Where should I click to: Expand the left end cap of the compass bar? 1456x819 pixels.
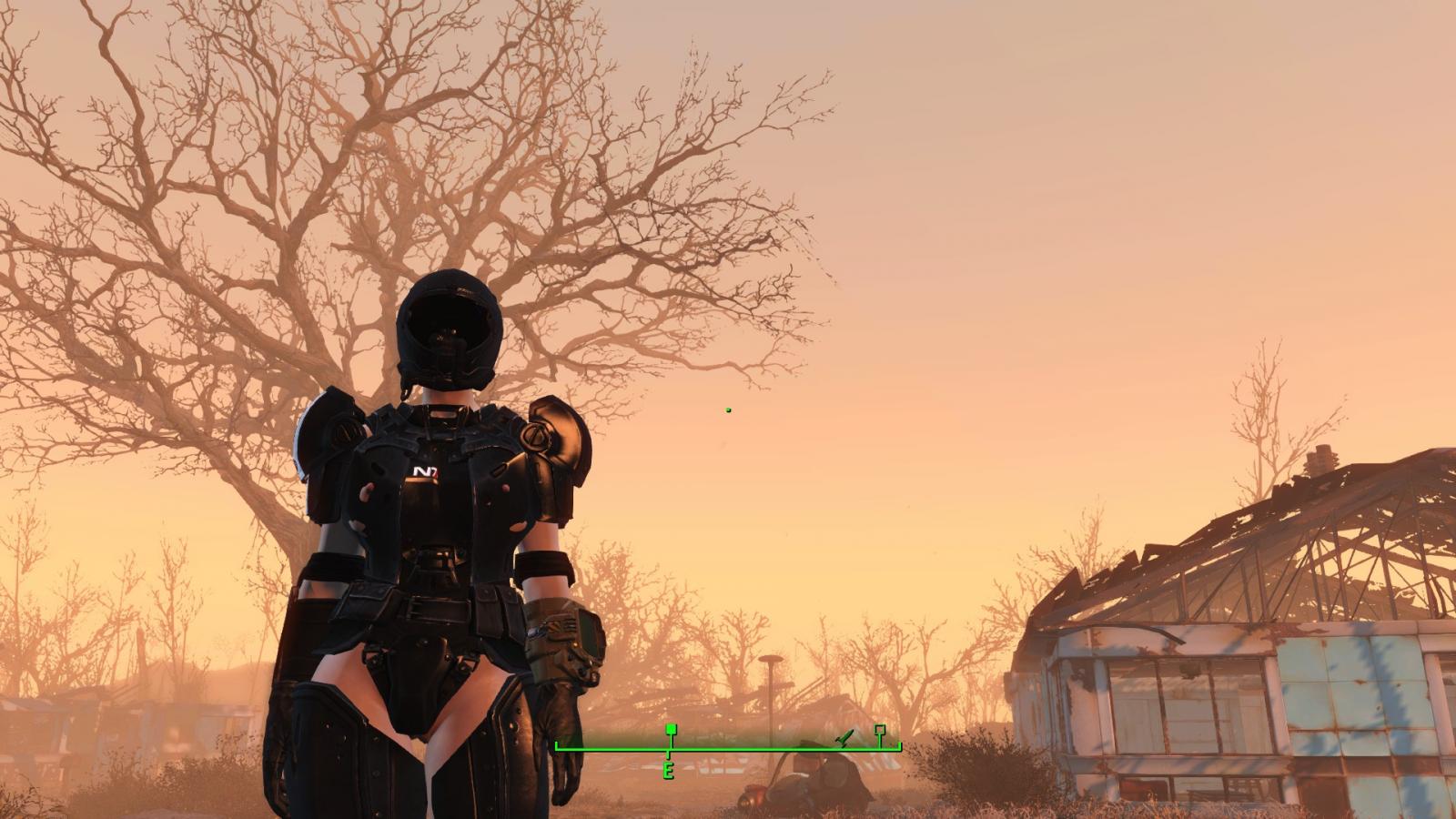[x=555, y=744]
